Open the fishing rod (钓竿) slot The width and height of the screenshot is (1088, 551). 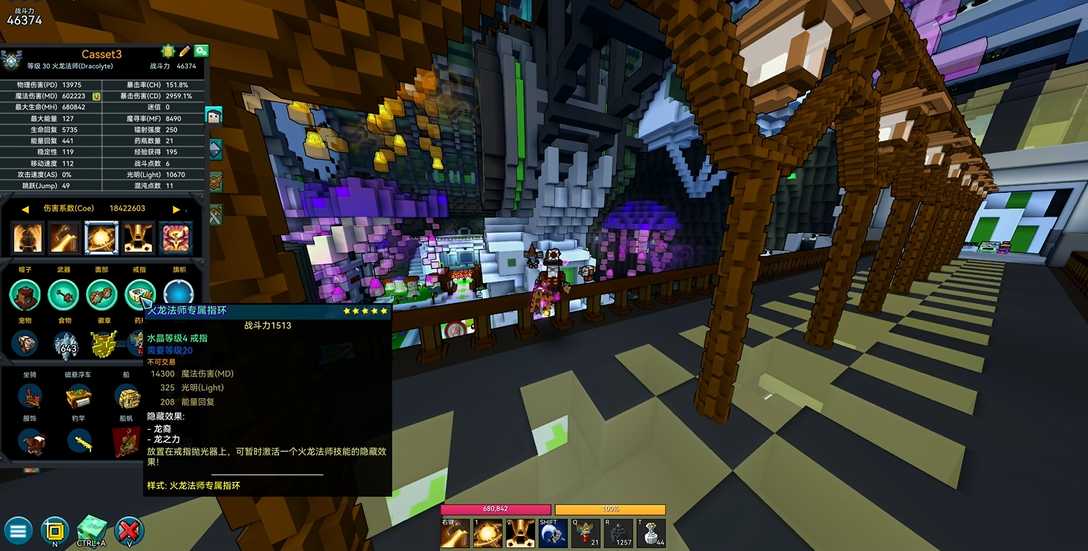pos(78,441)
